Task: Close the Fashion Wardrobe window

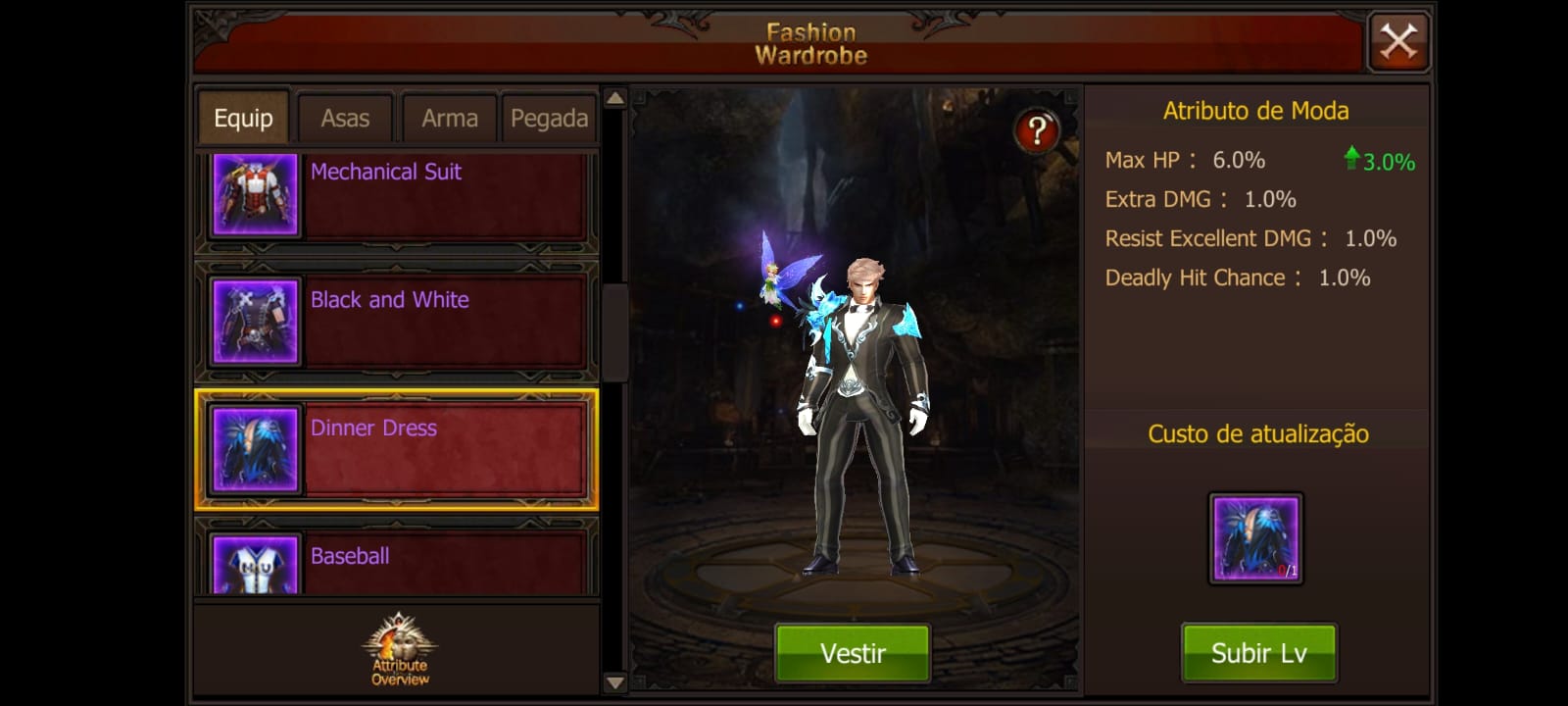Action: (x=1398, y=42)
